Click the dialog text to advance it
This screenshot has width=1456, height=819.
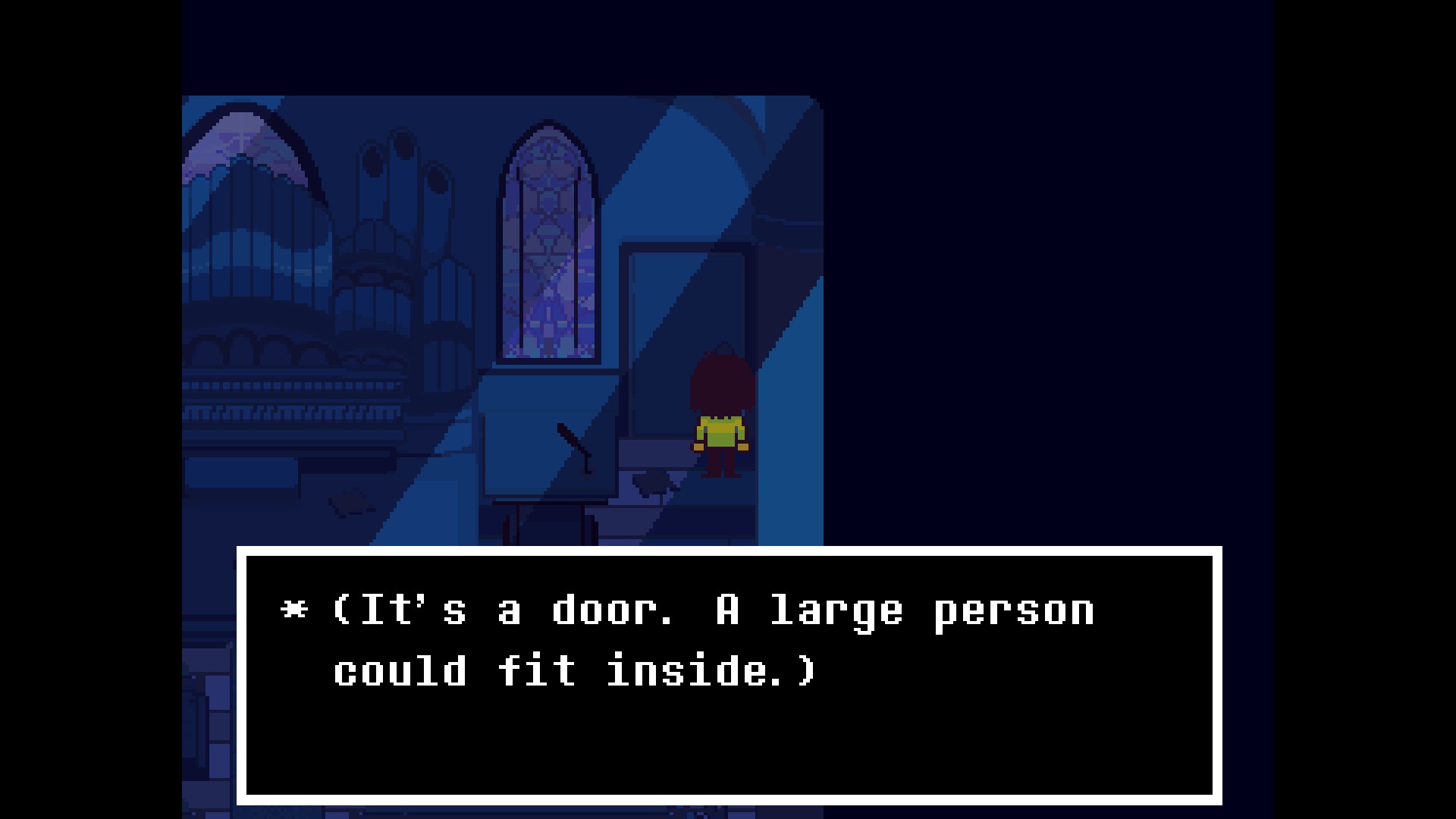coord(682,637)
